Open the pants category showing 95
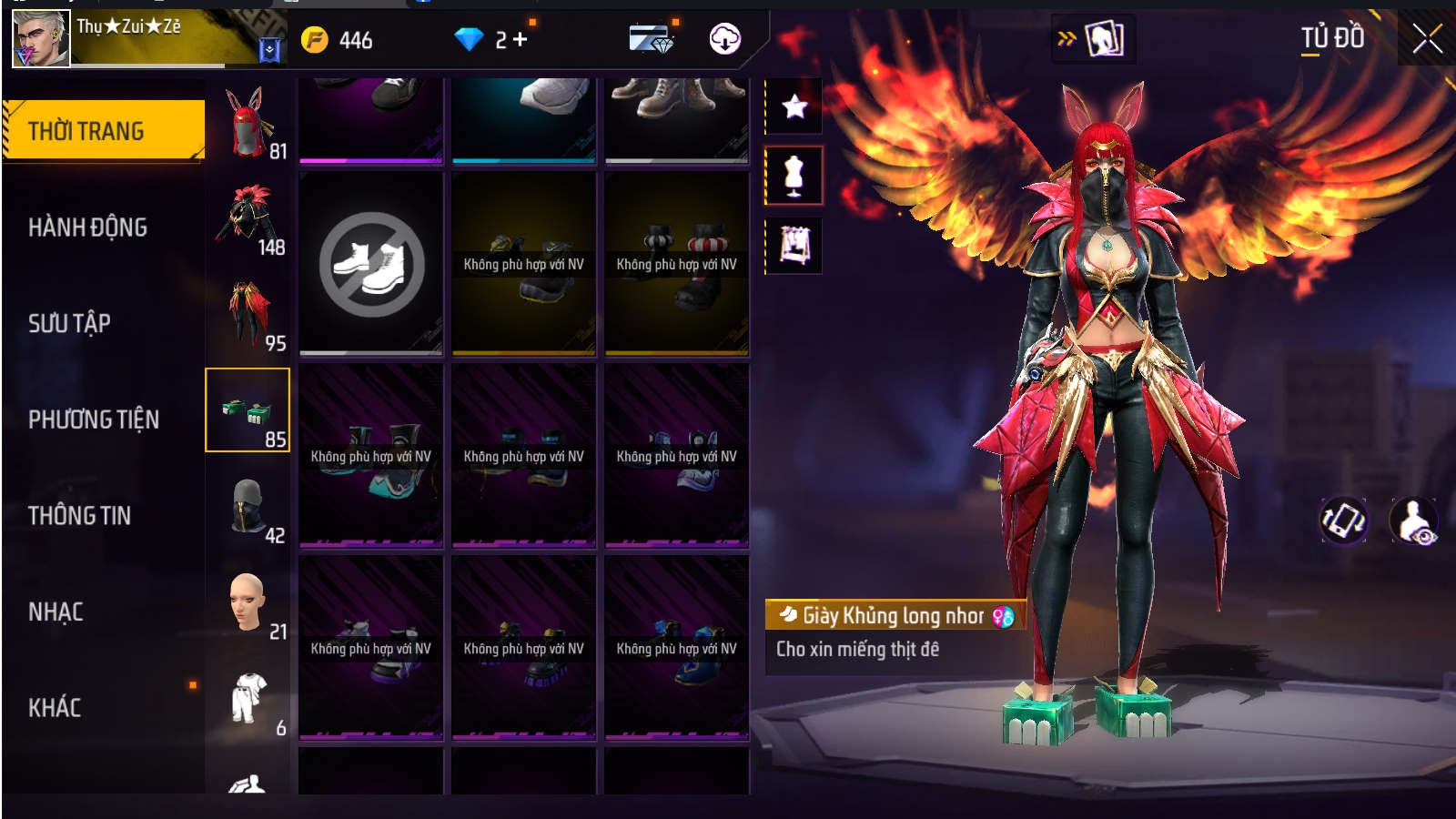 [x=248, y=314]
